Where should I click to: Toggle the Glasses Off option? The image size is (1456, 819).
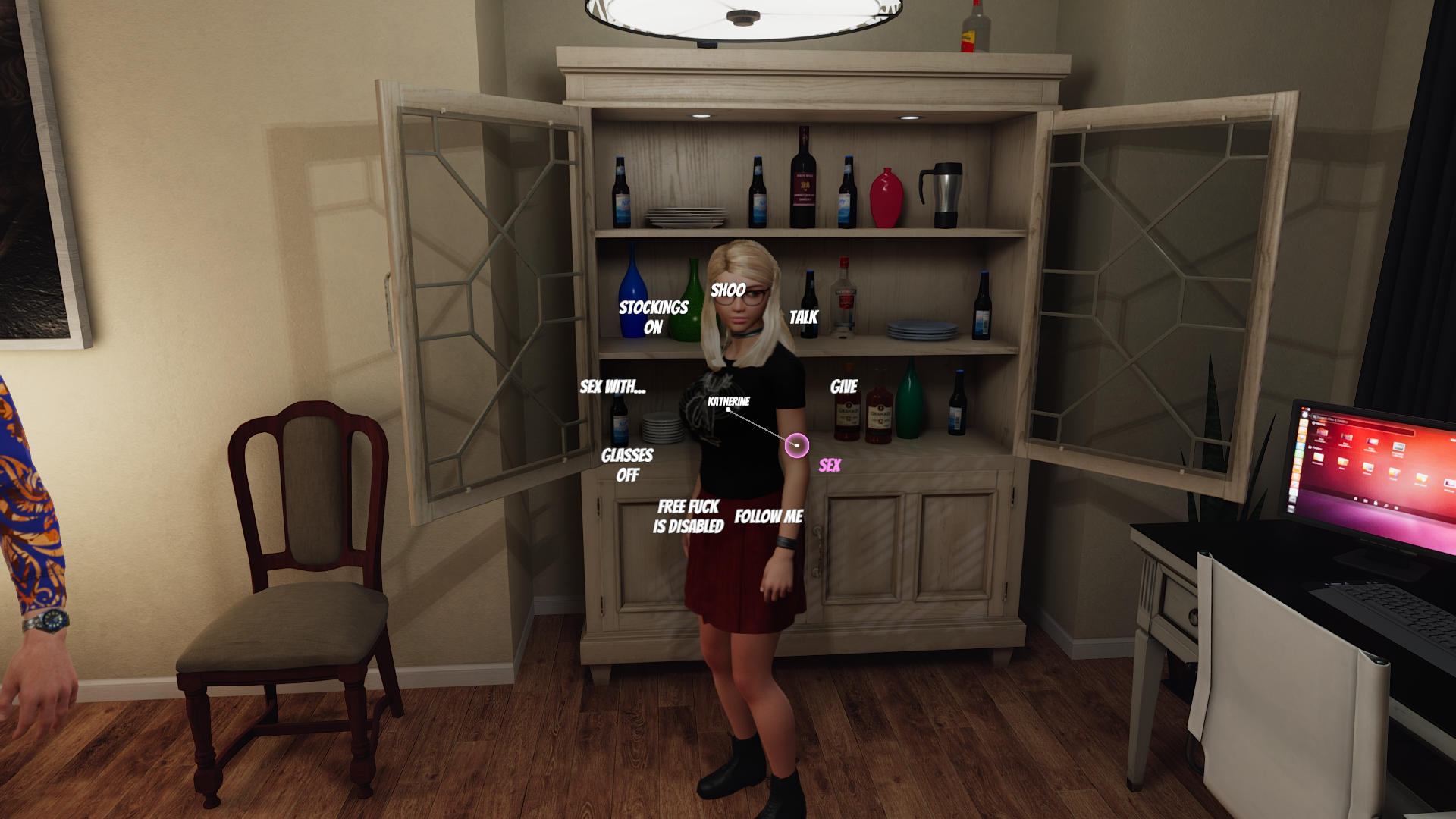[627, 465]
